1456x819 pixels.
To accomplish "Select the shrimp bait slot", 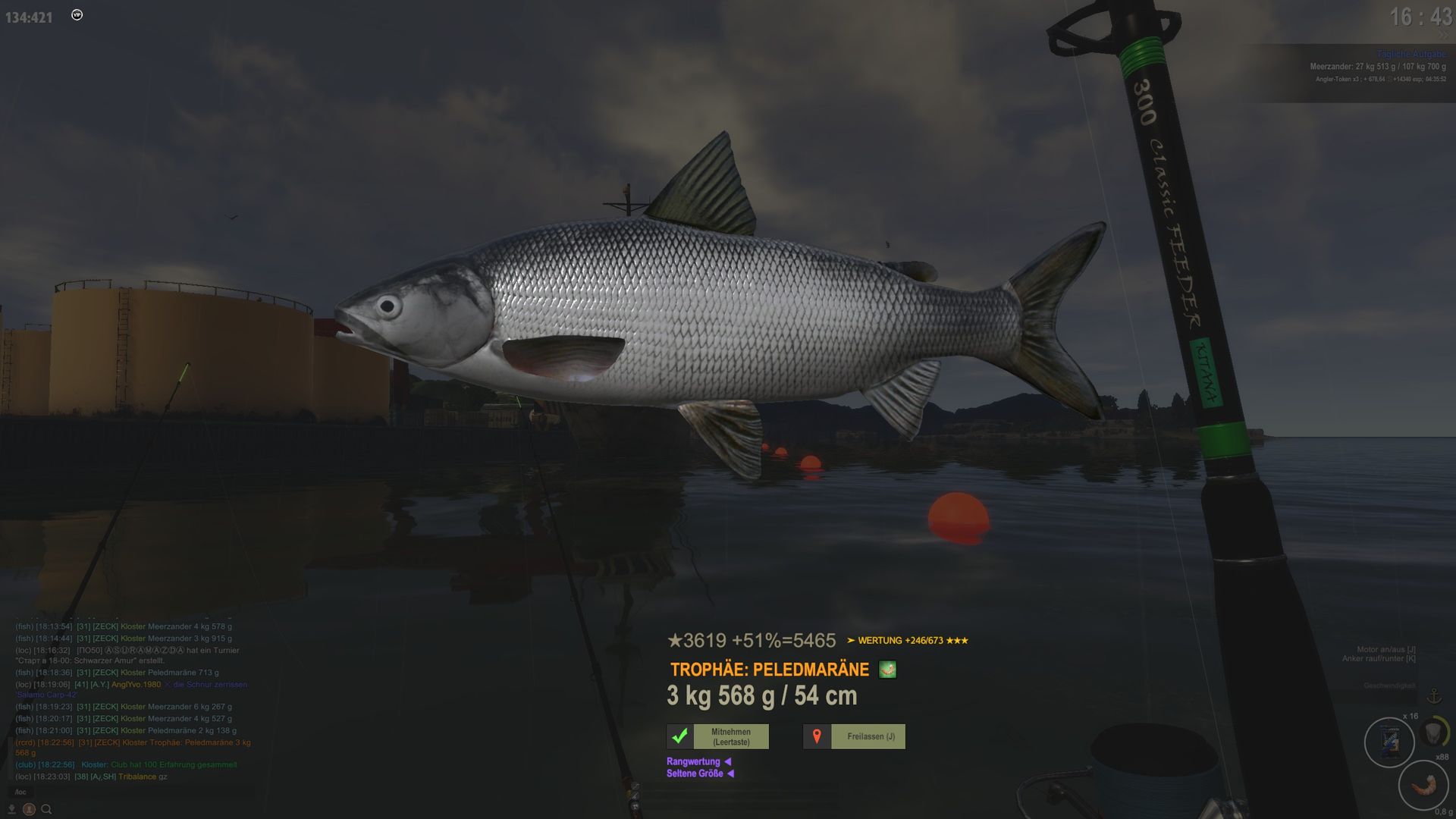I will (1423, 786).
